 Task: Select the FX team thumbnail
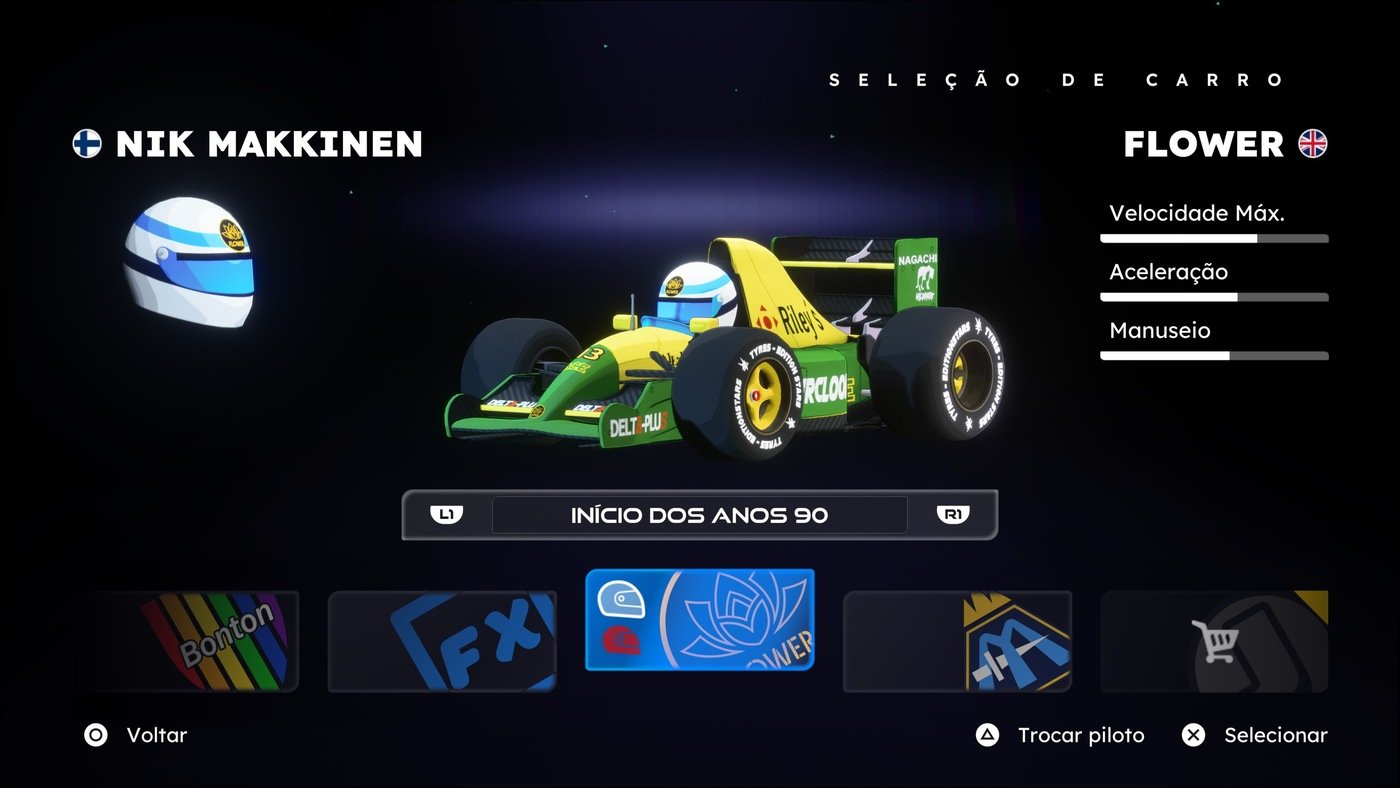pyautogui.click(x=443, y=640)
